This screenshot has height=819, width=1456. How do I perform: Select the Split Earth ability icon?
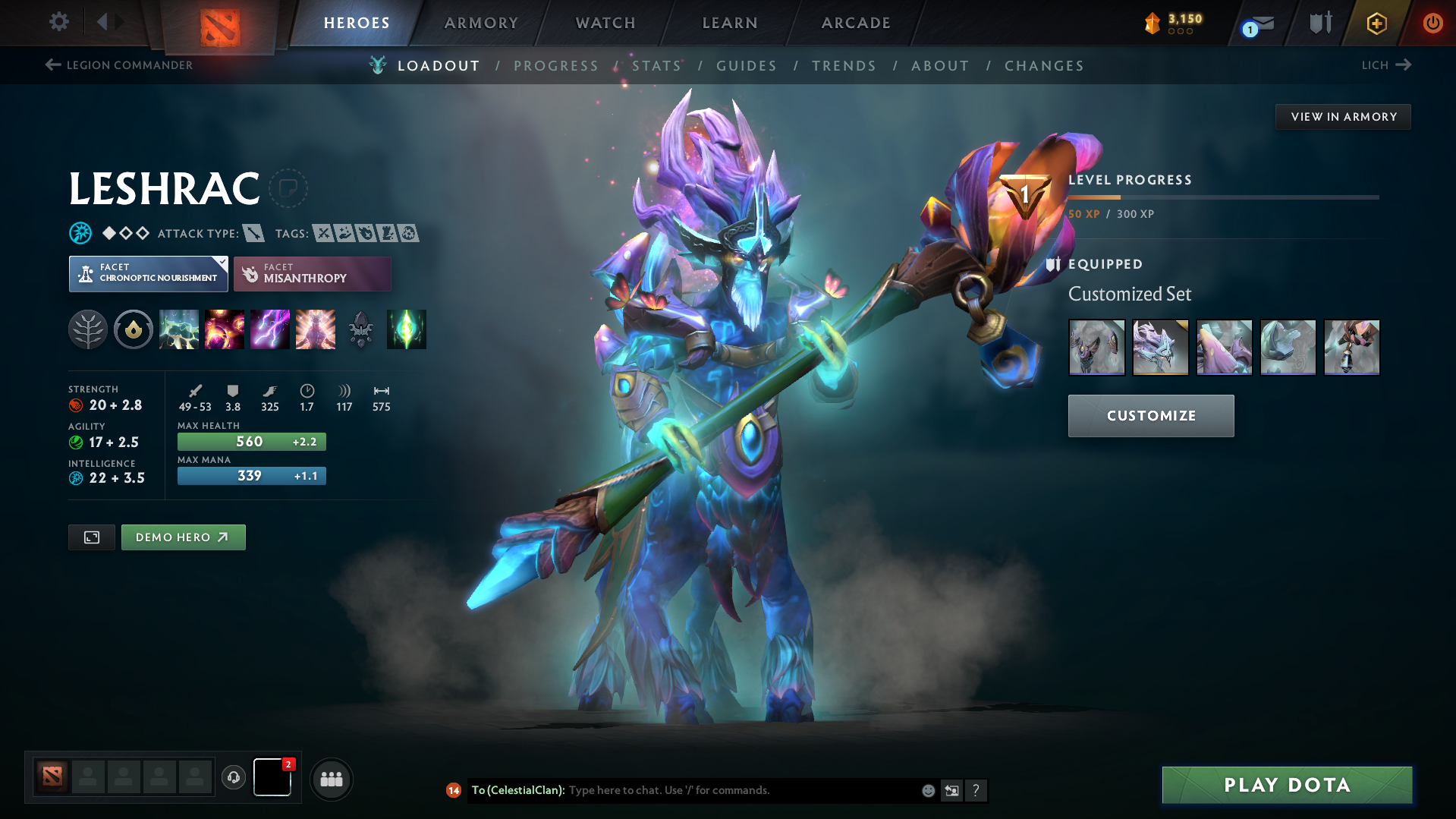[179, 329]
